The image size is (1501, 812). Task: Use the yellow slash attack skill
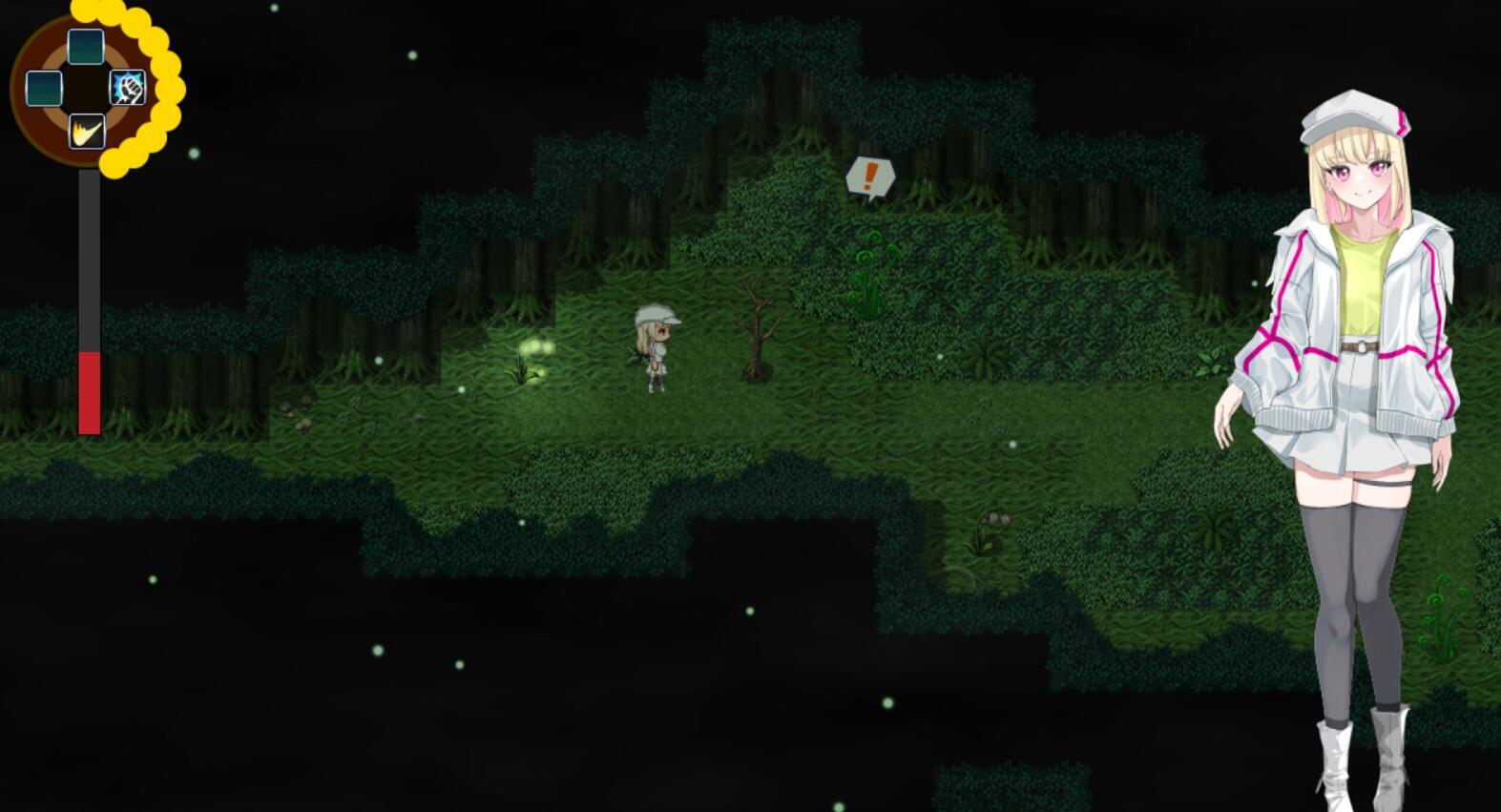coord(87,132)
